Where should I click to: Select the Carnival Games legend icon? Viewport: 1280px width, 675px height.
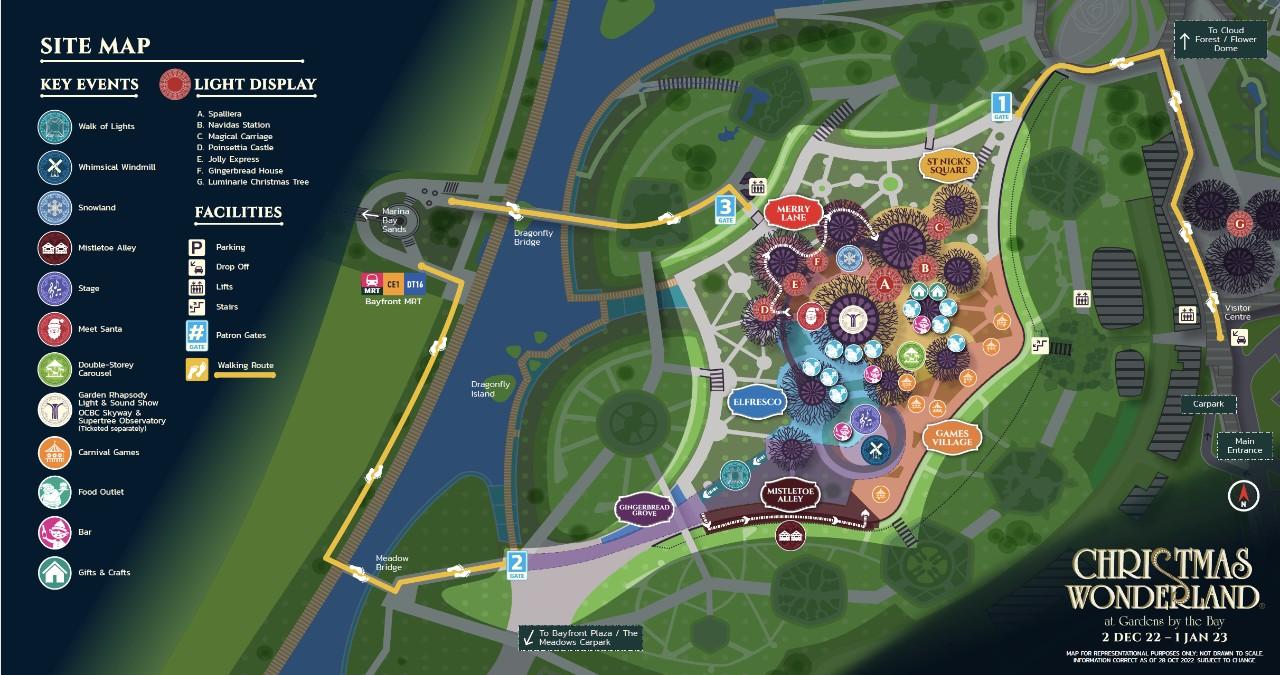[x=53, y=452]
